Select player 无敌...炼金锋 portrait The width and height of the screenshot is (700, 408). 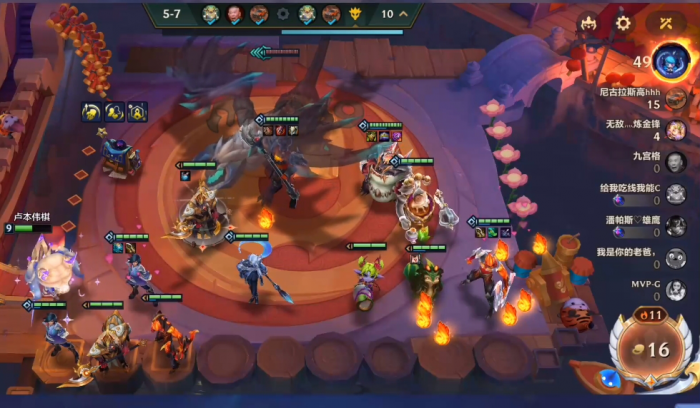[676, 130]
